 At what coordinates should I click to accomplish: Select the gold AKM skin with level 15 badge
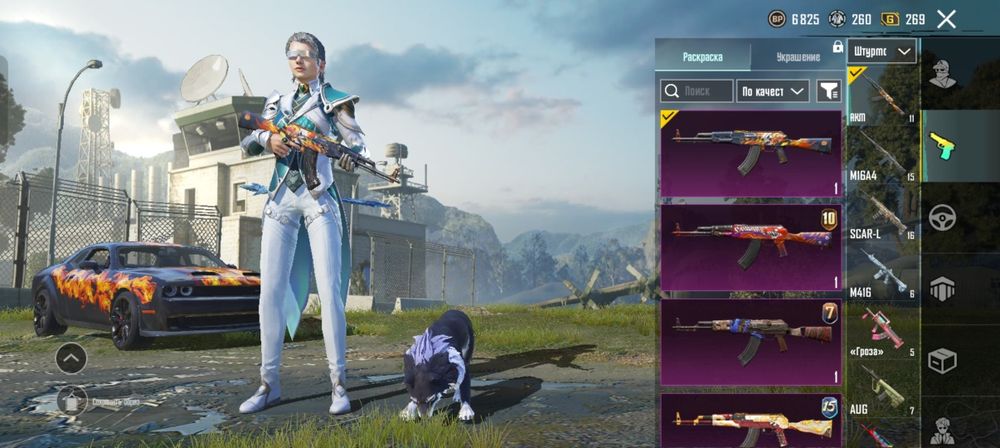[x=750, y=420]
